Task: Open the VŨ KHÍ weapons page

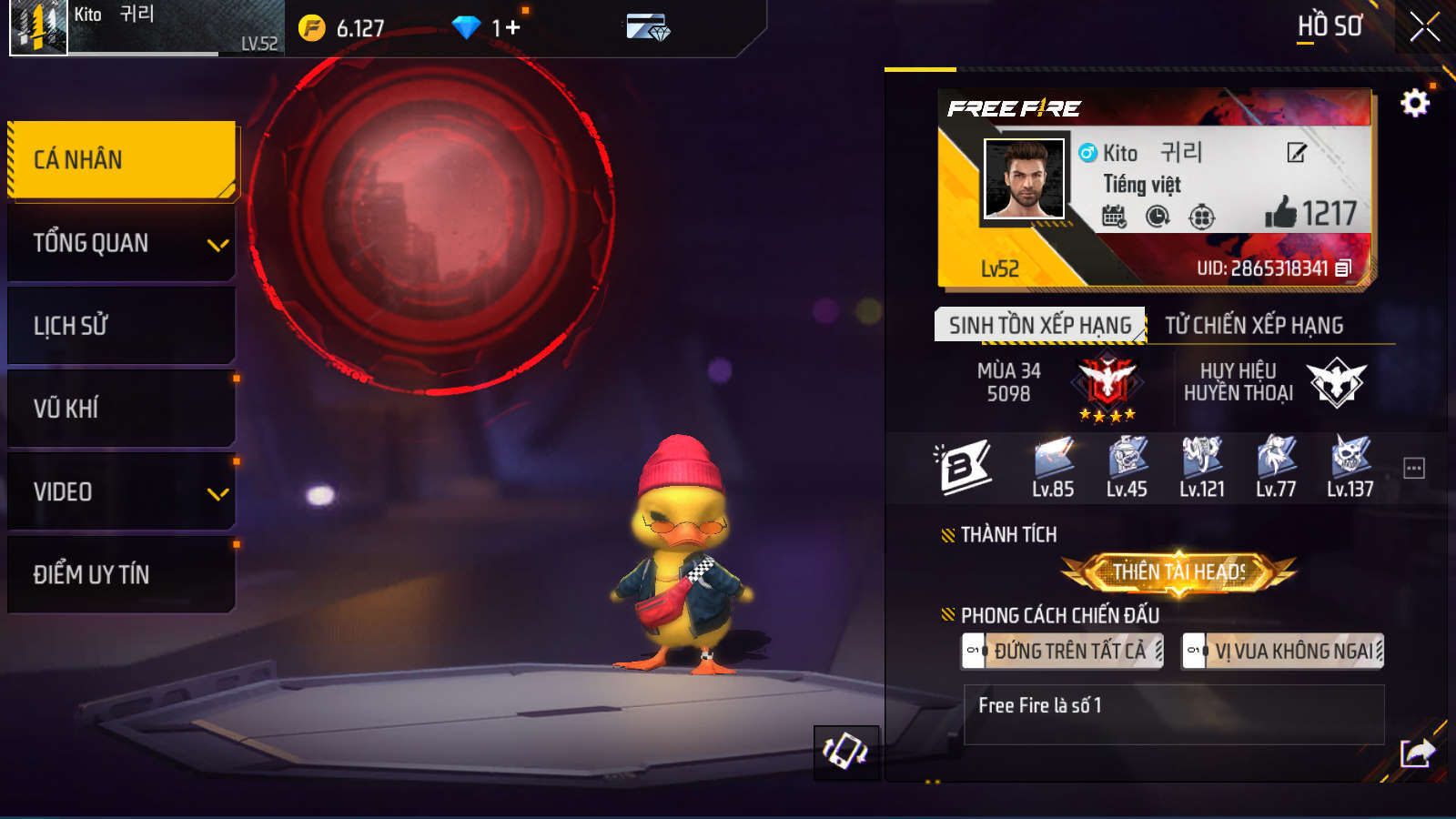Action: 122,409
